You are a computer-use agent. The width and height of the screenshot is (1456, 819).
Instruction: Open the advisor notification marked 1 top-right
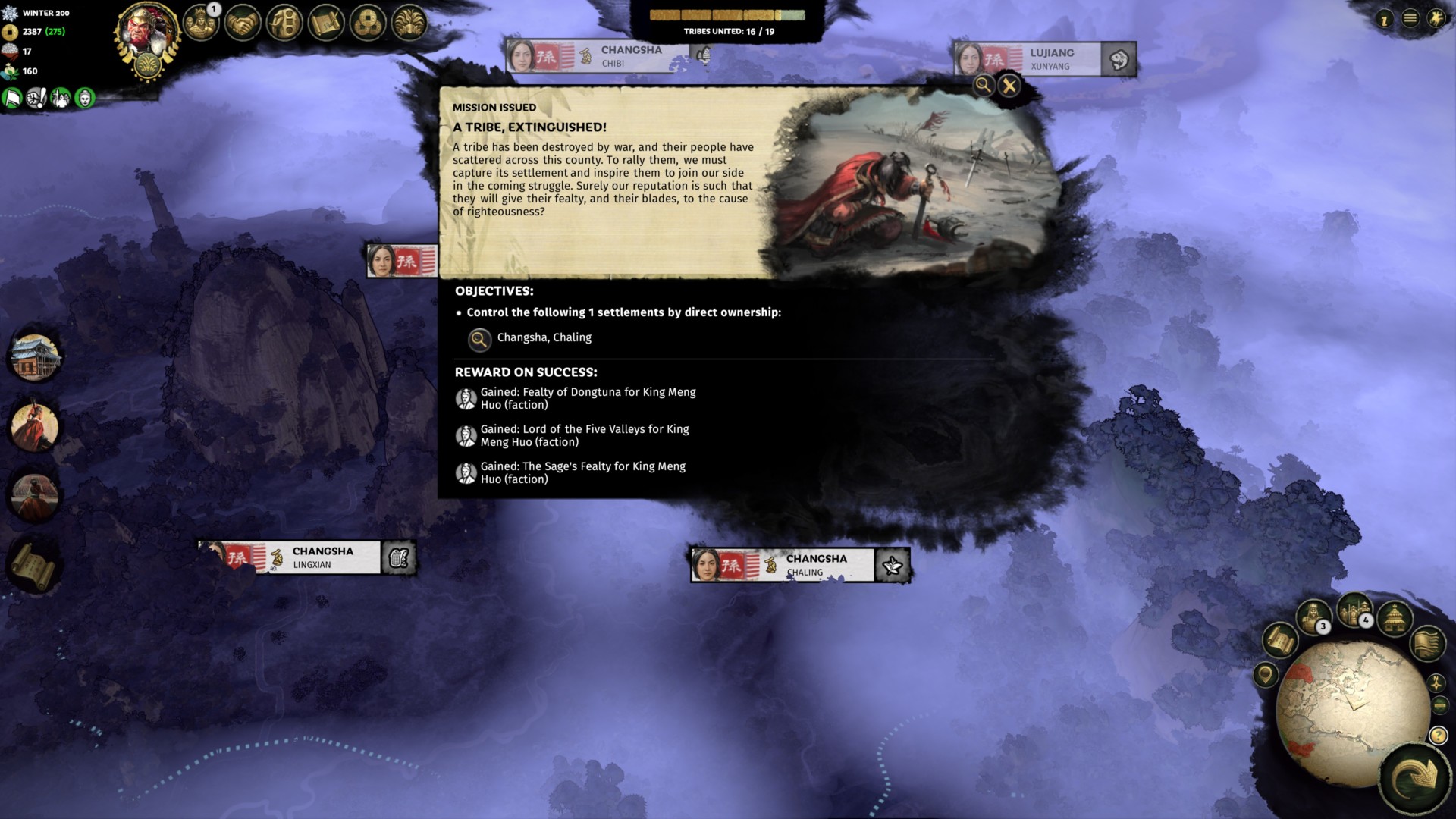(1385, 18)
